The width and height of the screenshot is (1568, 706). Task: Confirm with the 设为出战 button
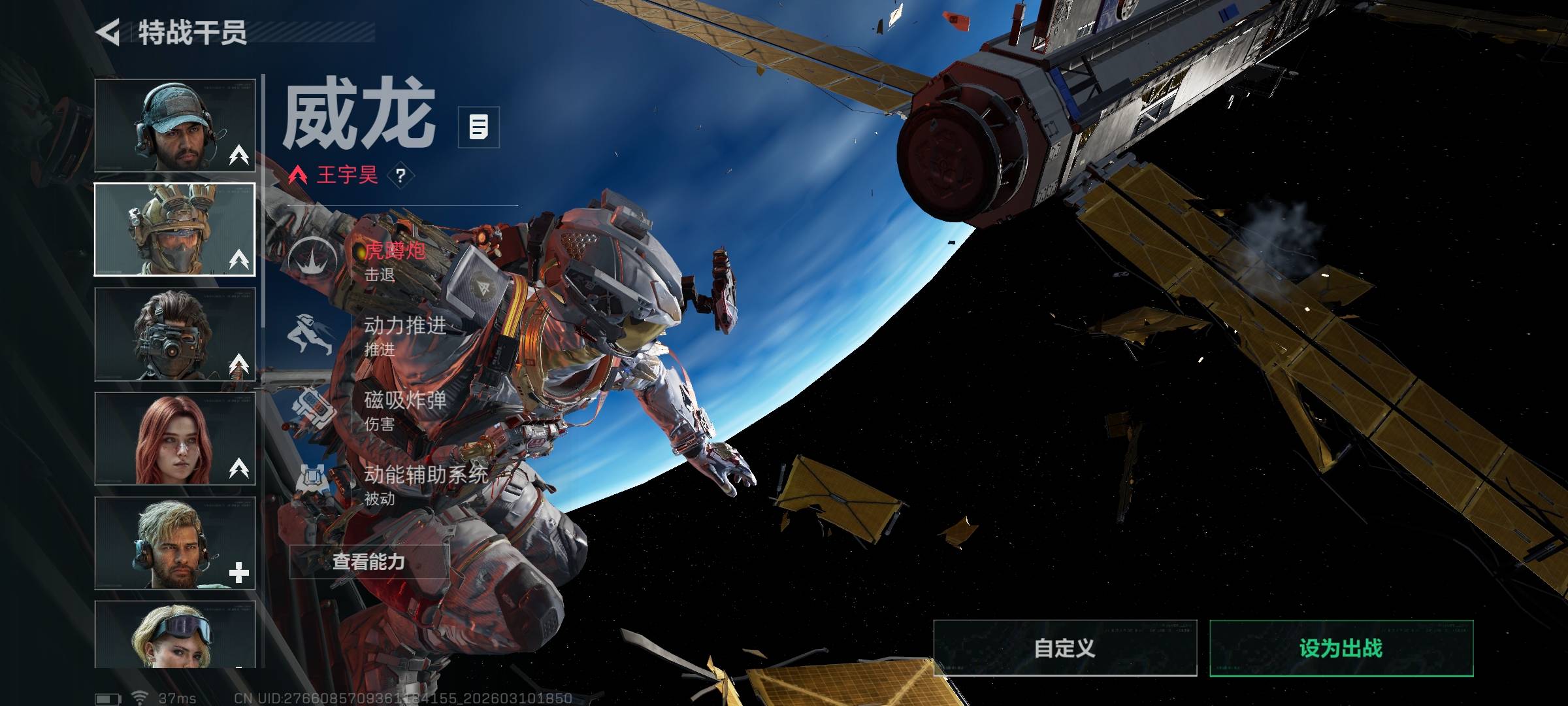[1341, 648]
